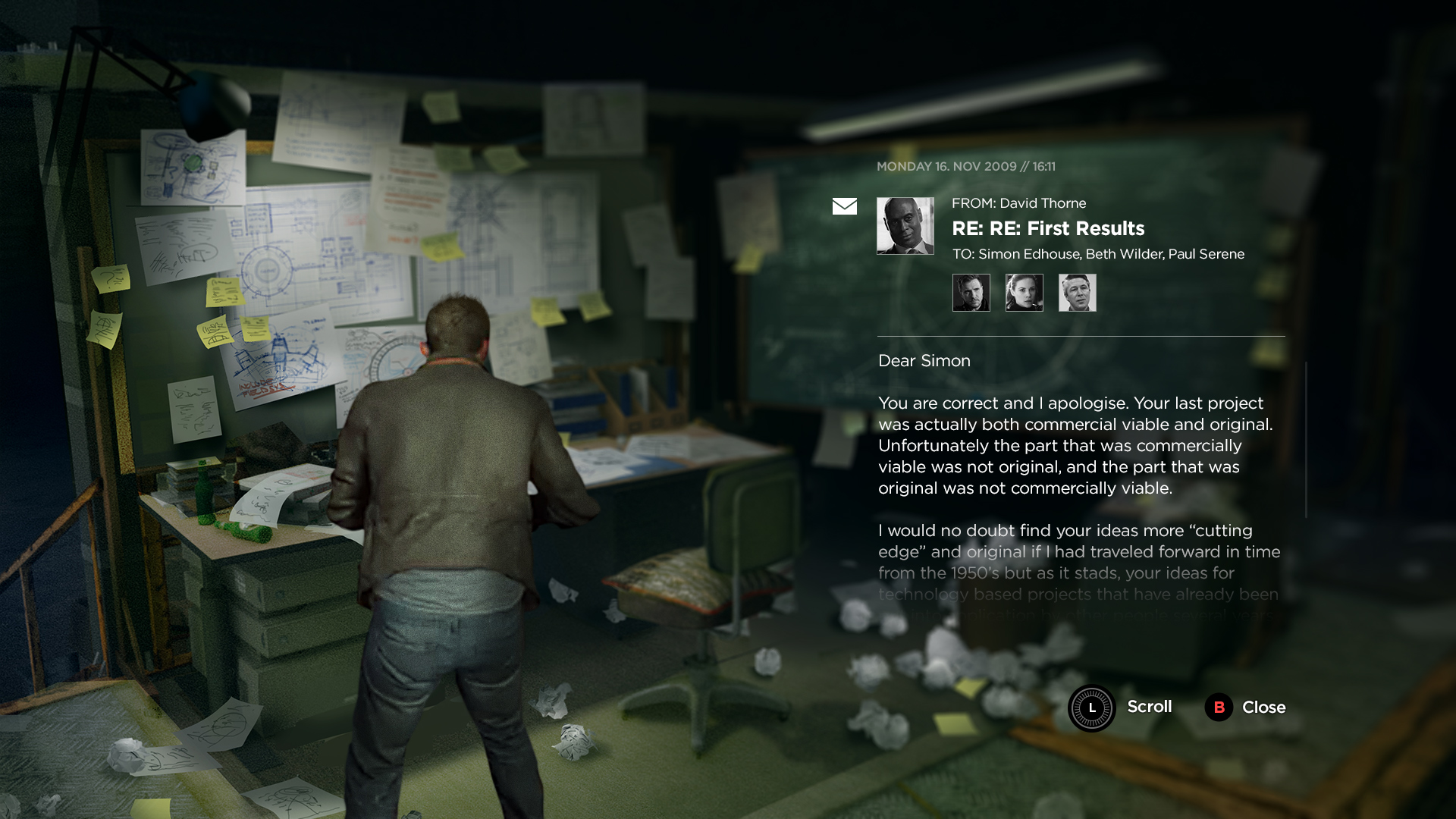This screenshot has height=819, width=1456.
Task: Select David Thorne's sender portrait
Action: (x=905, y=226)
